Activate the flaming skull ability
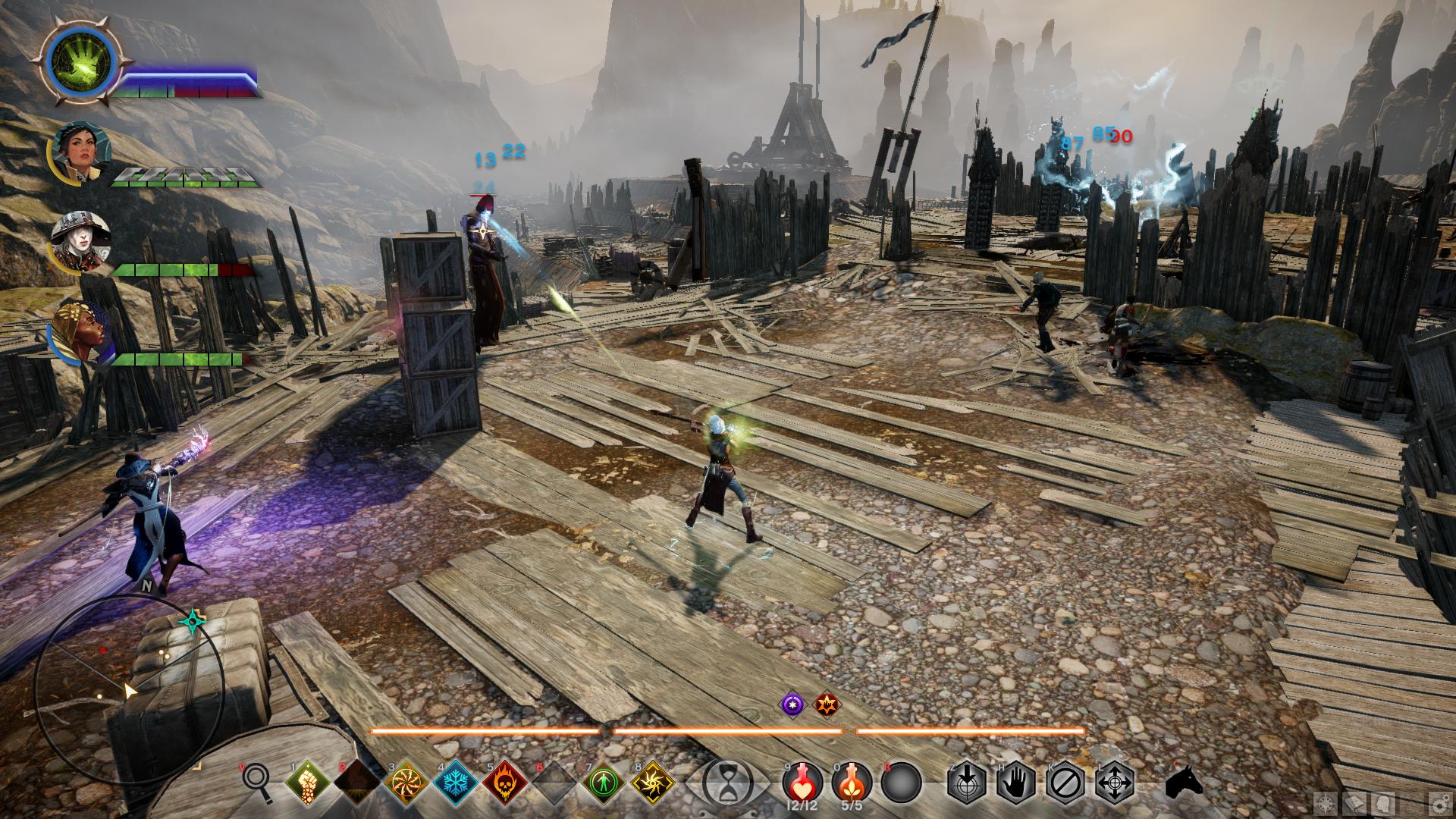The height and width of the screenshot is (819, 1456). click(x=504, y=781)
